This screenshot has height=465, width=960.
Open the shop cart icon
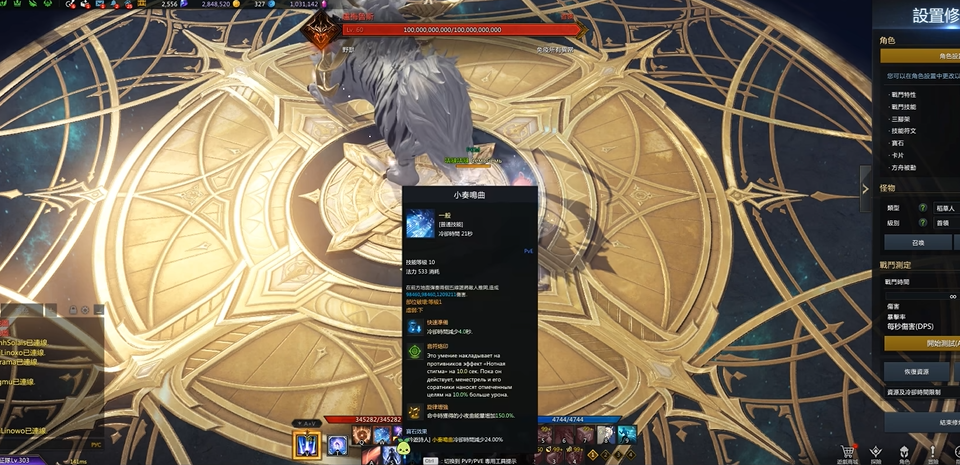[848, 451]
